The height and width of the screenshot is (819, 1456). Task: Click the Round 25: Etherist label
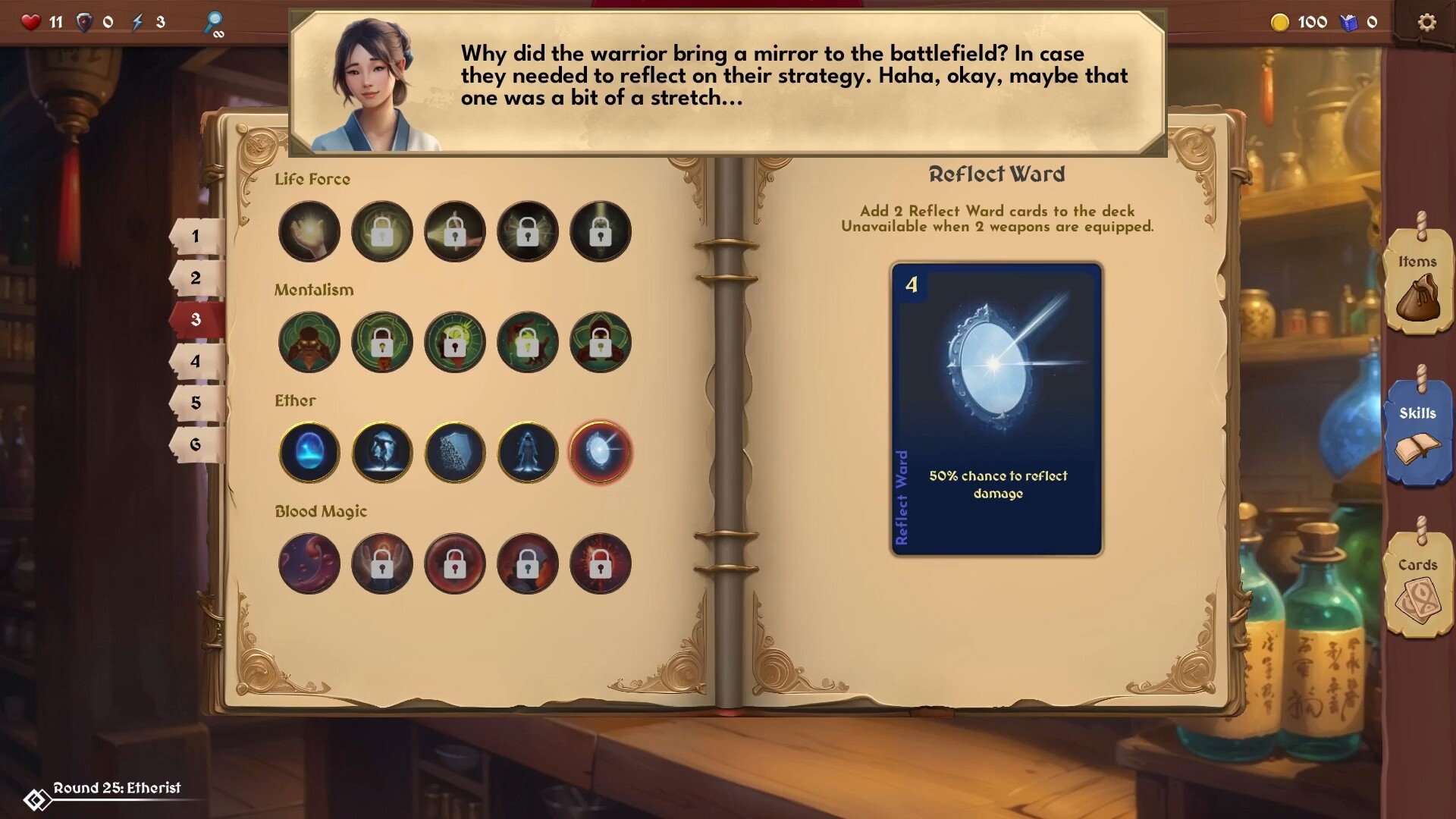click(x=118, y=788)
